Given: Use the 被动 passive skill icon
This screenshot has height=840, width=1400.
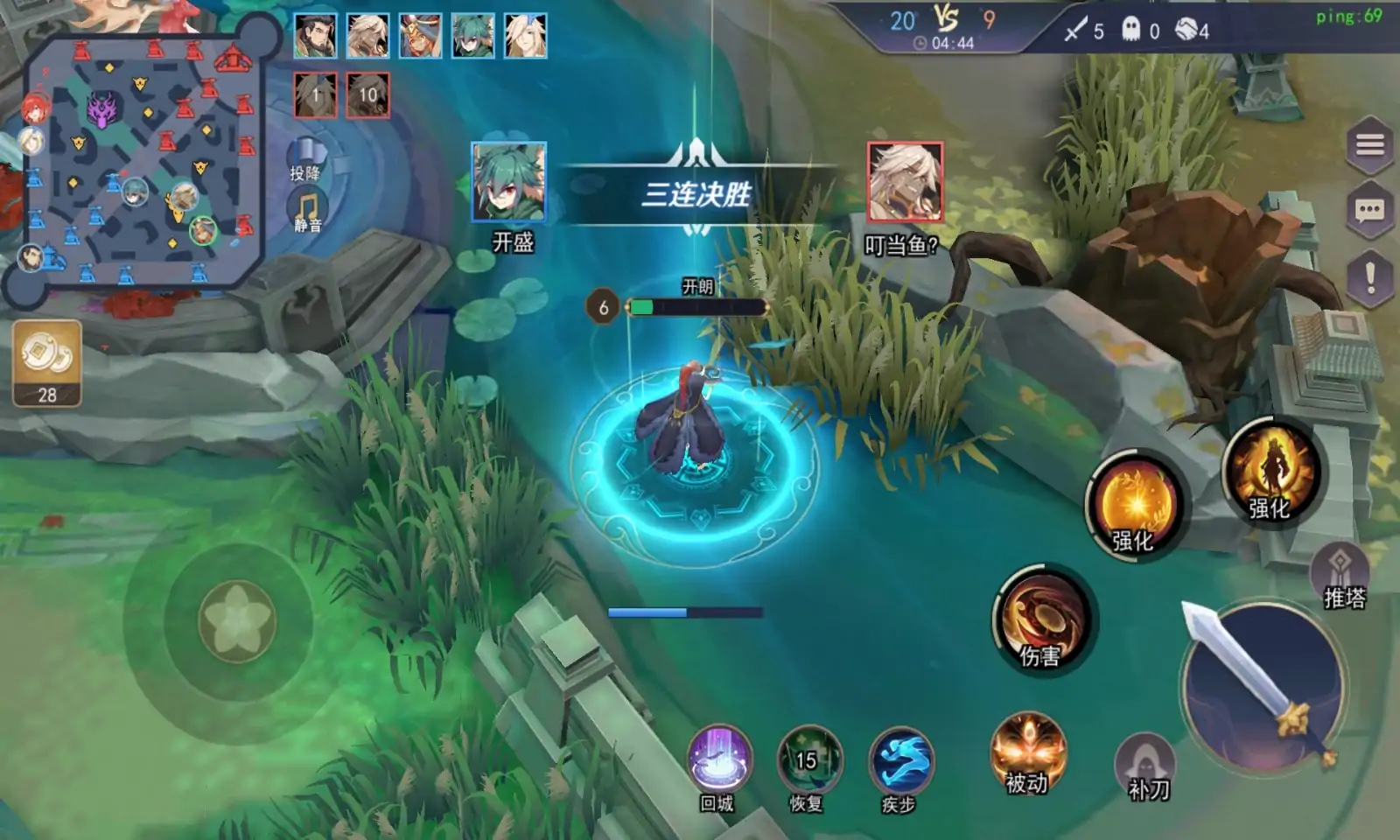Looking at the screenshot, I should [x=1027, y=751].
